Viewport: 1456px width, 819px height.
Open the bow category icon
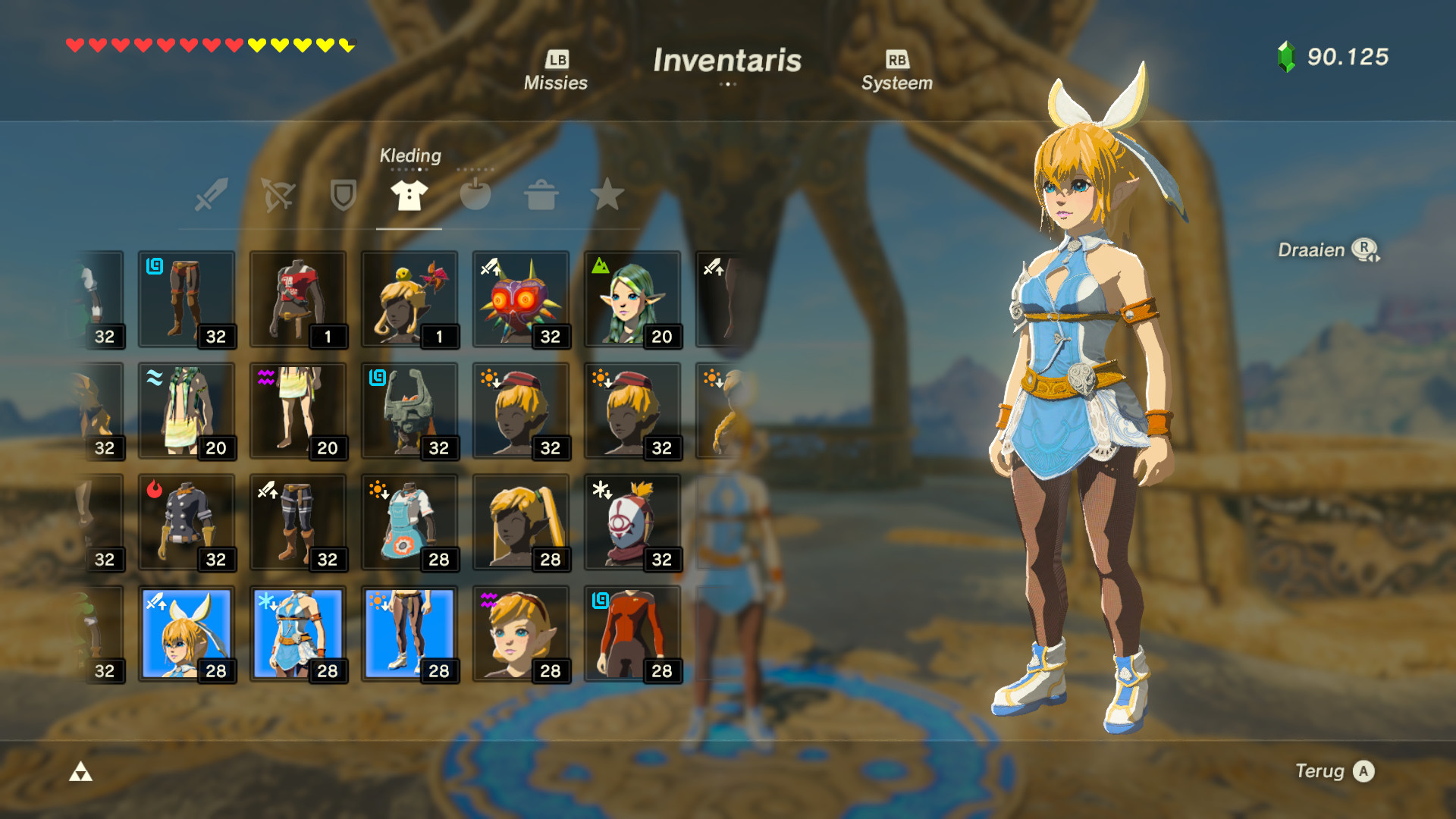[276, 196]
